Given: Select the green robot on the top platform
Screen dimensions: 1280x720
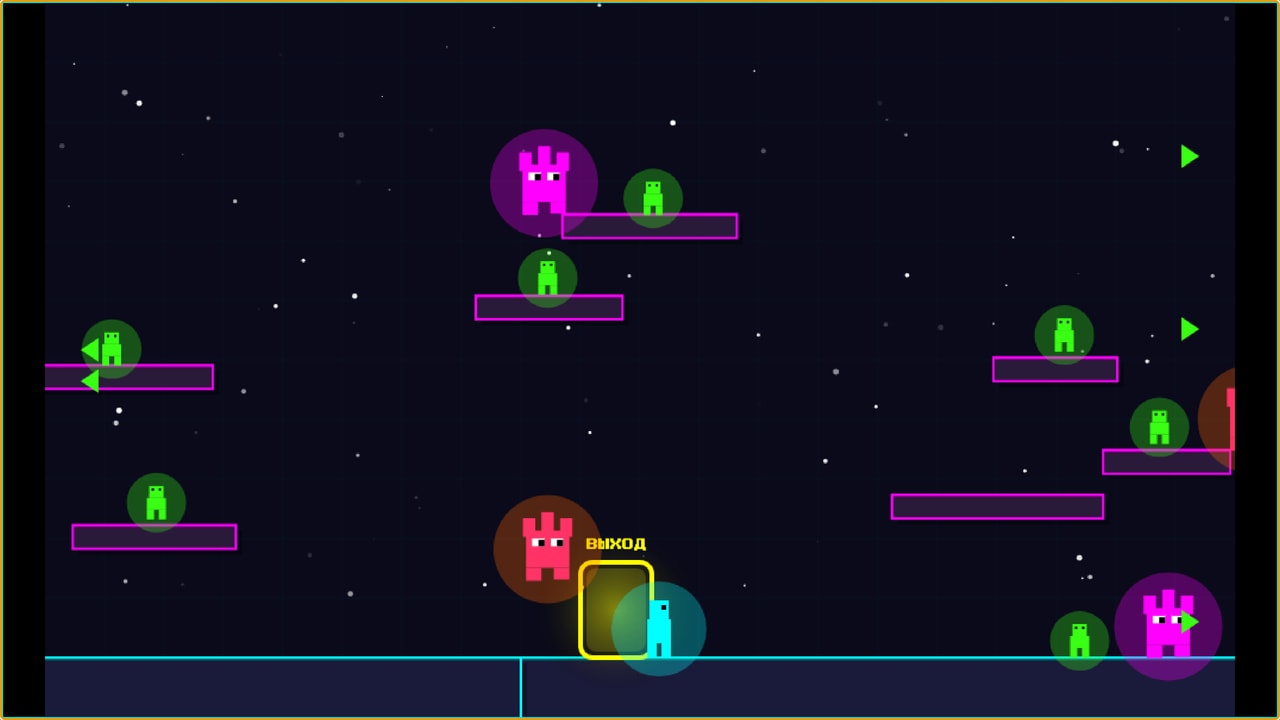Looking at the screenshot, I should tap(651, 198).
